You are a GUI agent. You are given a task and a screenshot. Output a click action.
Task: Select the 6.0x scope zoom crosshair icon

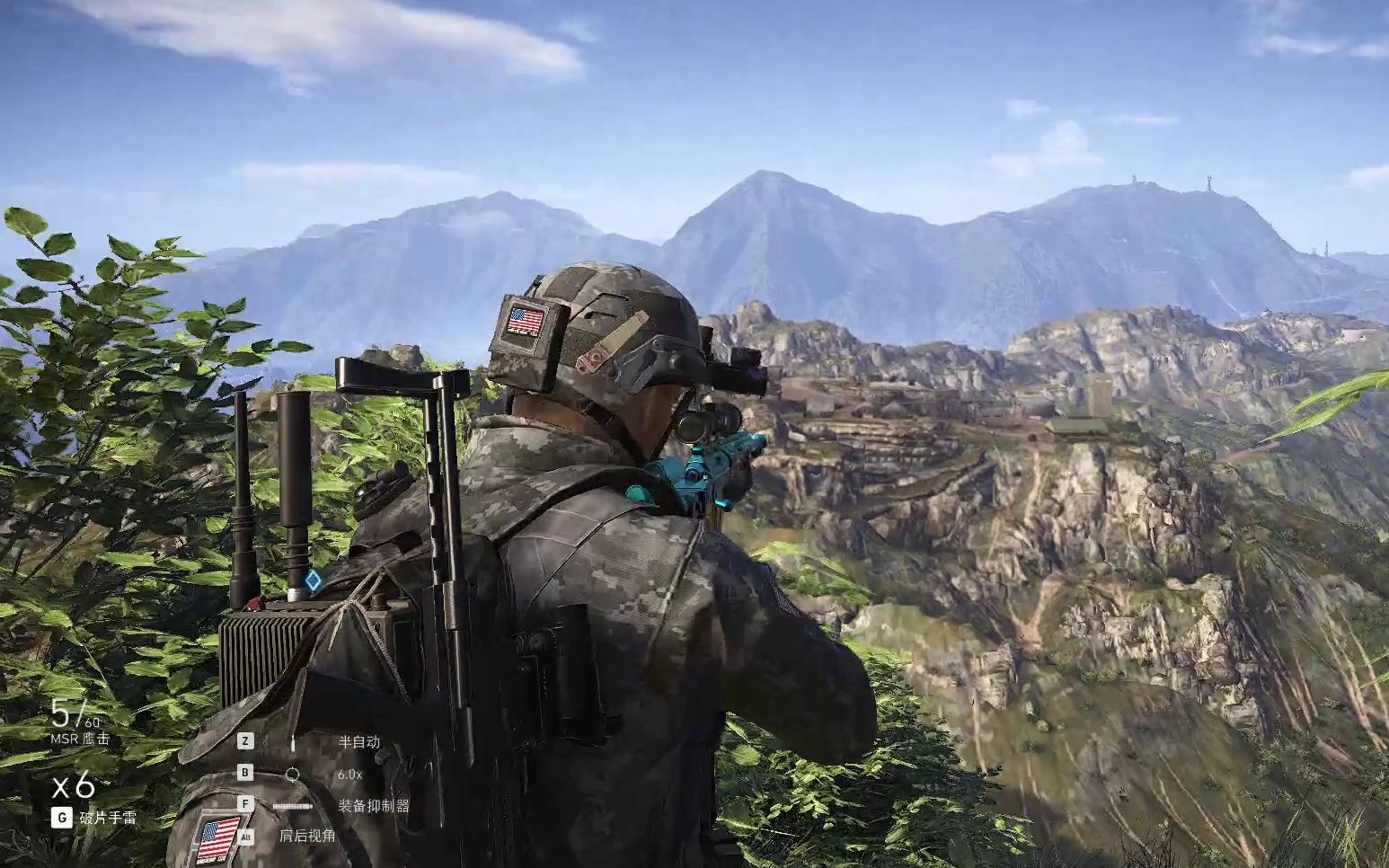point(293,774)
